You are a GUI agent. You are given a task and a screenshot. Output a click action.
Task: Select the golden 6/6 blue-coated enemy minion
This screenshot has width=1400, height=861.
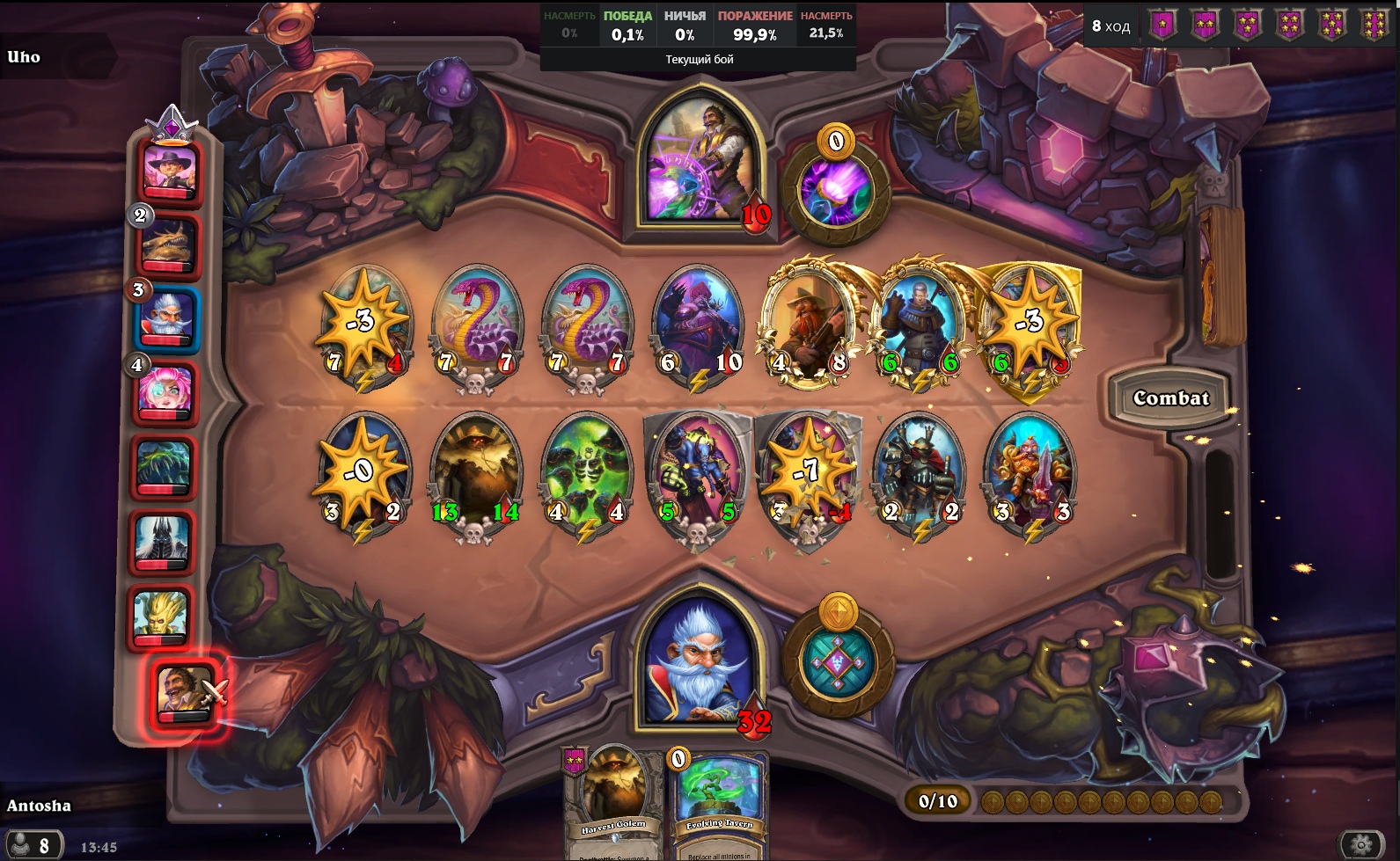click(x=920, y=325)
